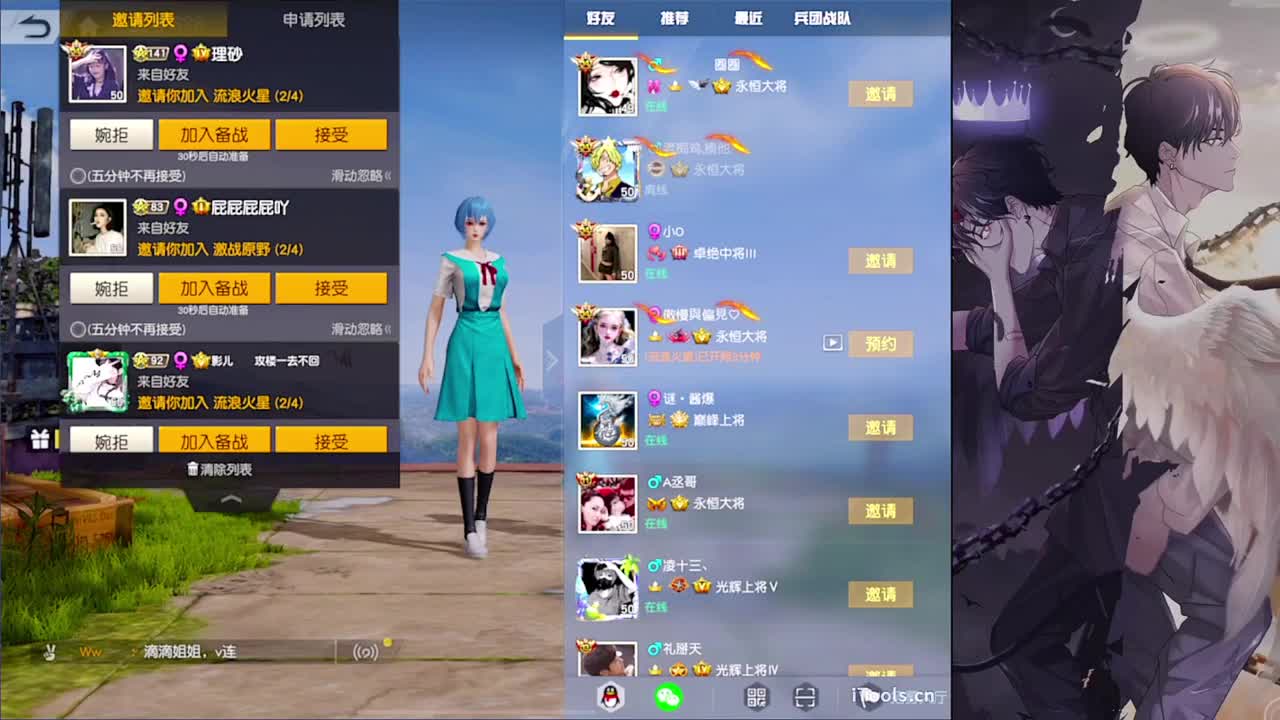The image size is (1280, 720).
Task: Click the QQ penguin icon at bottom
Action: point(608,697)
